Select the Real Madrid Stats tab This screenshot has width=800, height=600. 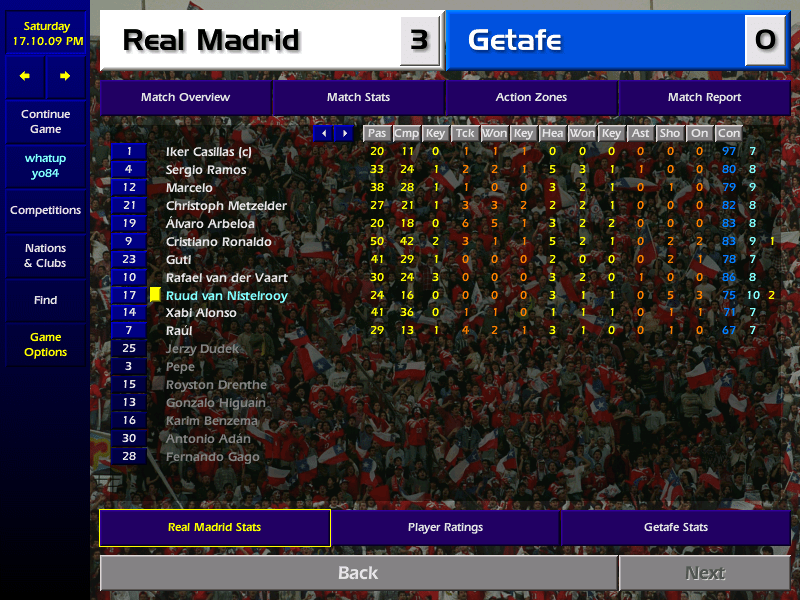pyautogui.click(x=214, y=527)
